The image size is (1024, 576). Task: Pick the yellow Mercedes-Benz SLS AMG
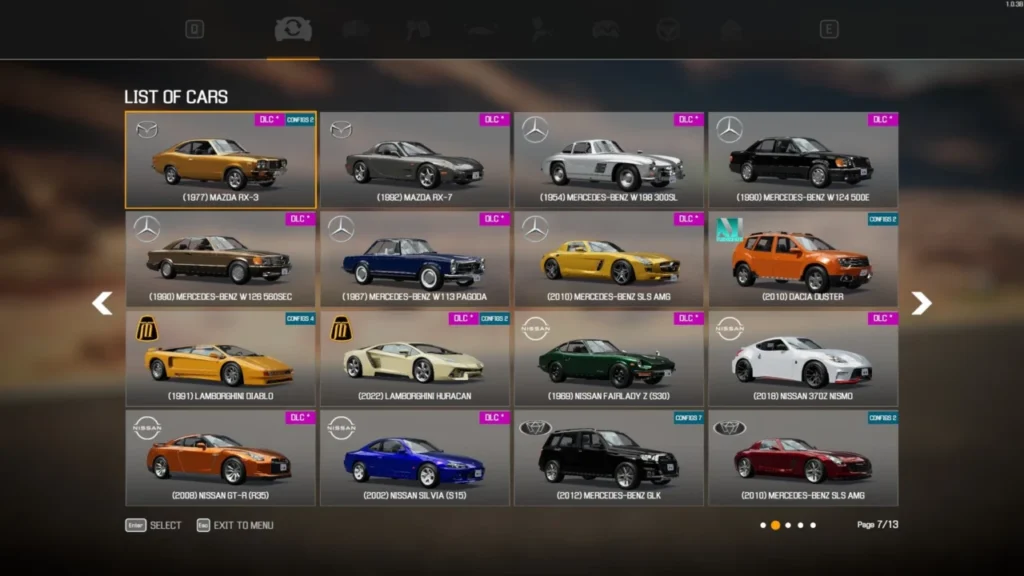[x=609, y=259]
